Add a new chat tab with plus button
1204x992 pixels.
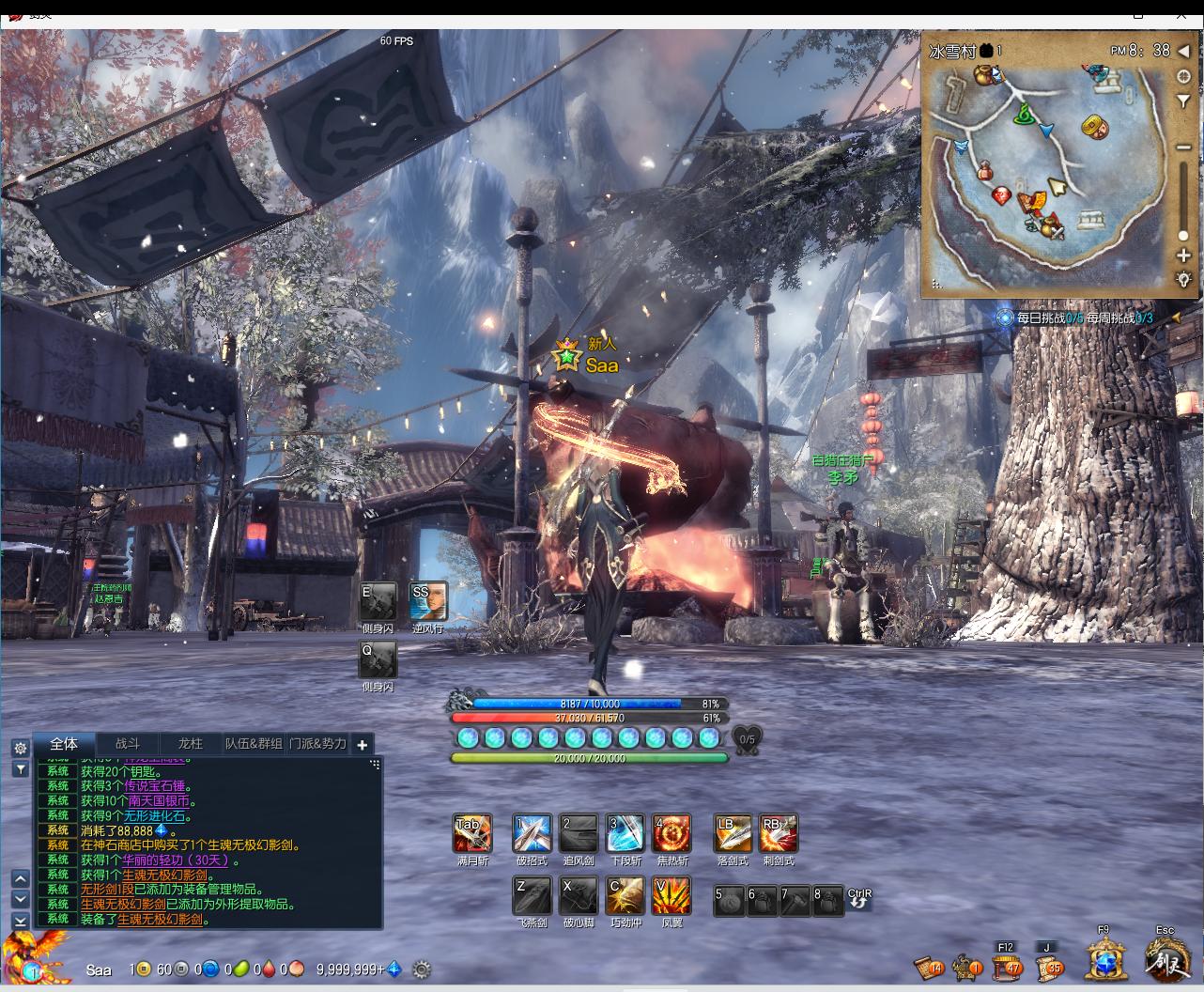tap(363, 744)
